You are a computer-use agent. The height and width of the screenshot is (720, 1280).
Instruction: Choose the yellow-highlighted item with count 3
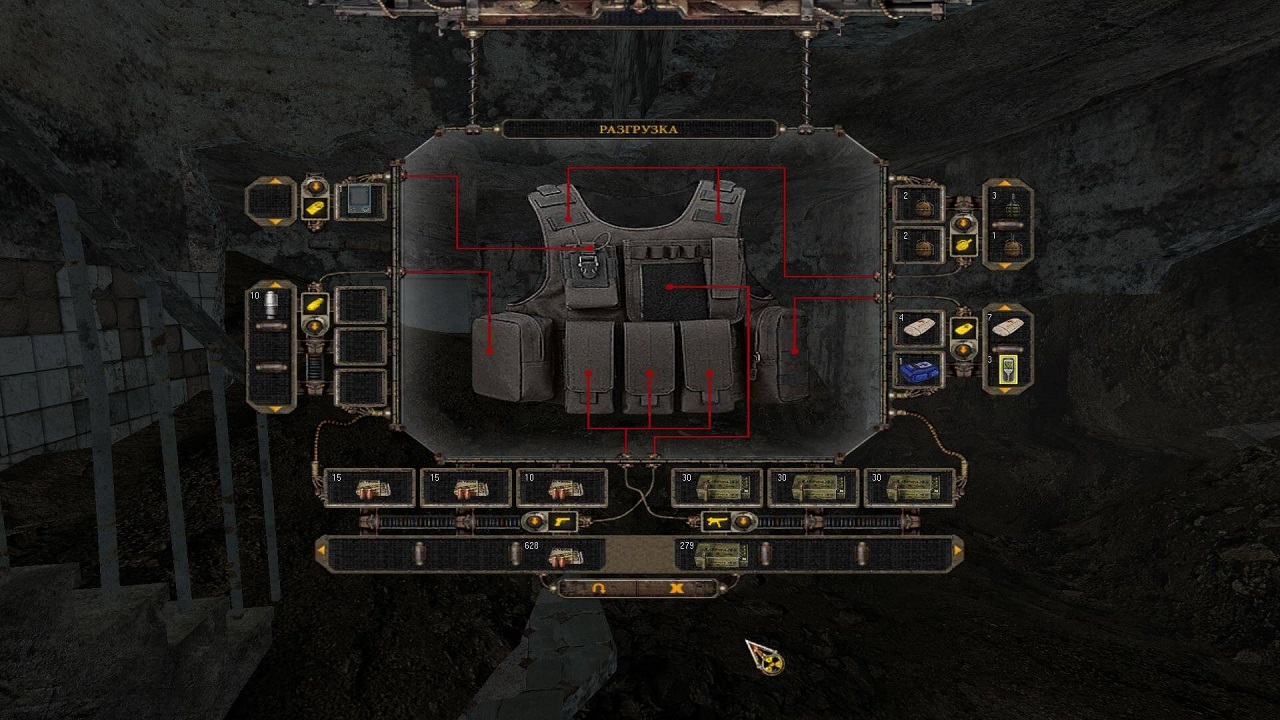[1008, 369]
